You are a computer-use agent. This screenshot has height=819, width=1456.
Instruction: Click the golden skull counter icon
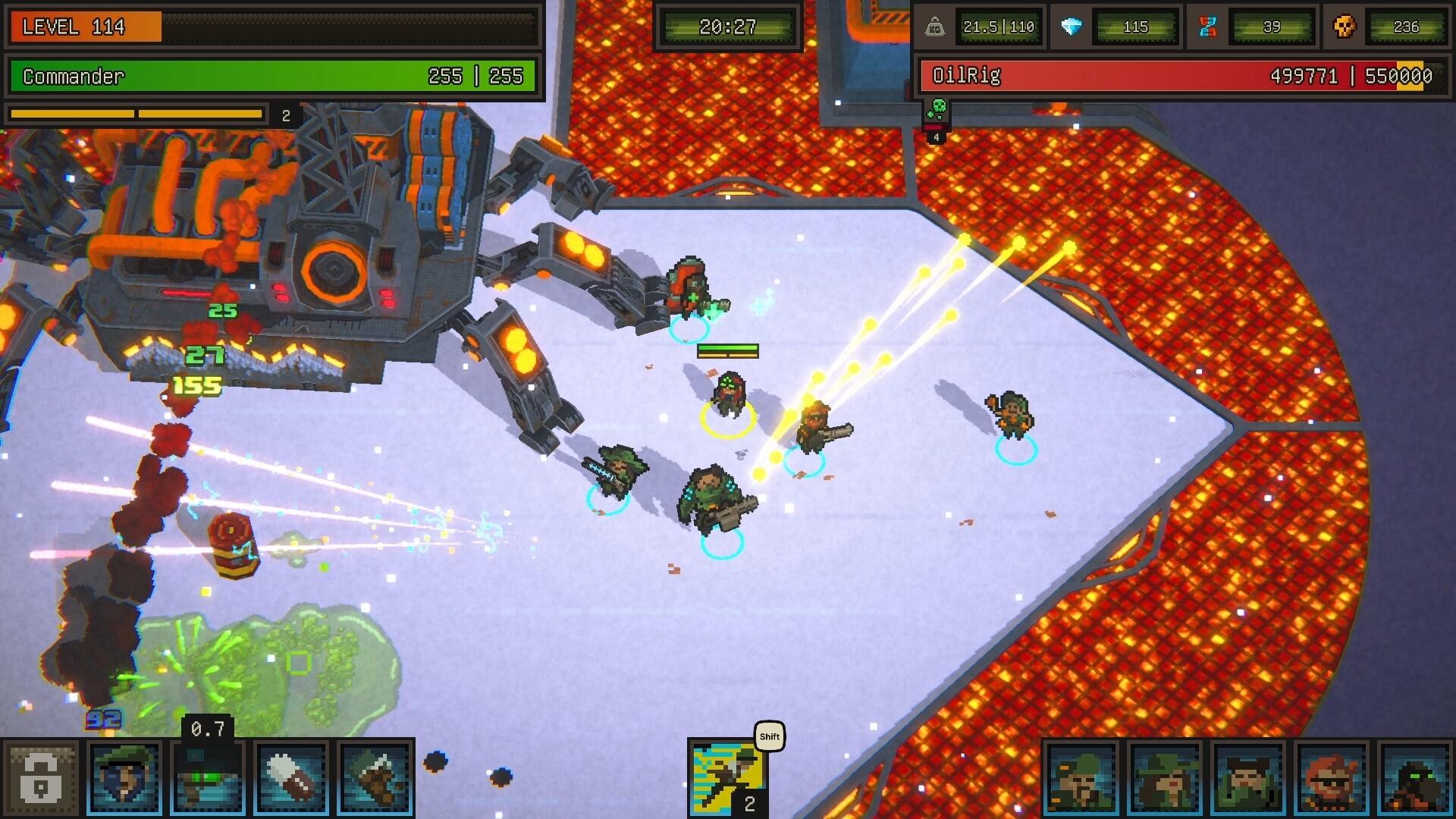(x=1345, y=27)
